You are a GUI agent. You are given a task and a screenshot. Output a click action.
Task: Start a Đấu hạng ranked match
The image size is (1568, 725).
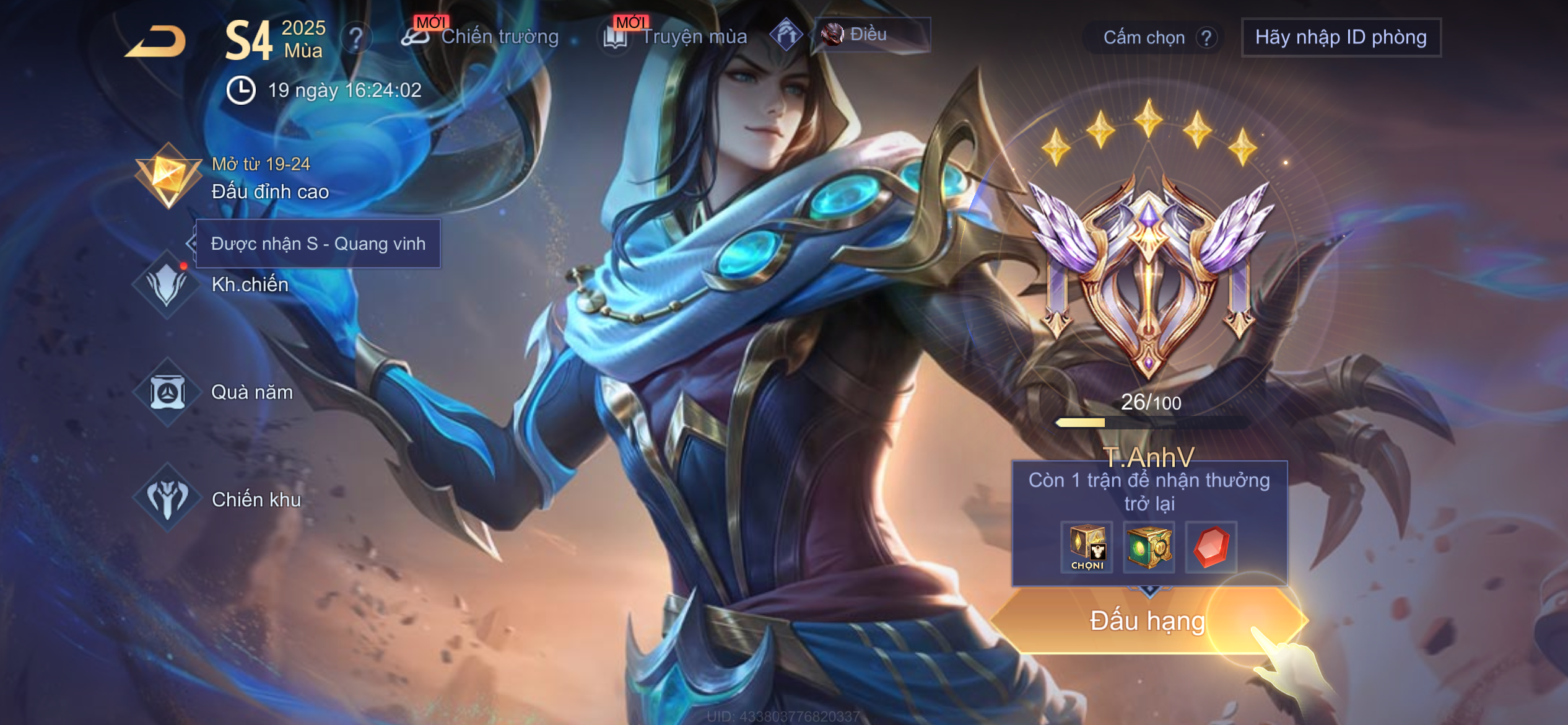tap(1148, 621)
